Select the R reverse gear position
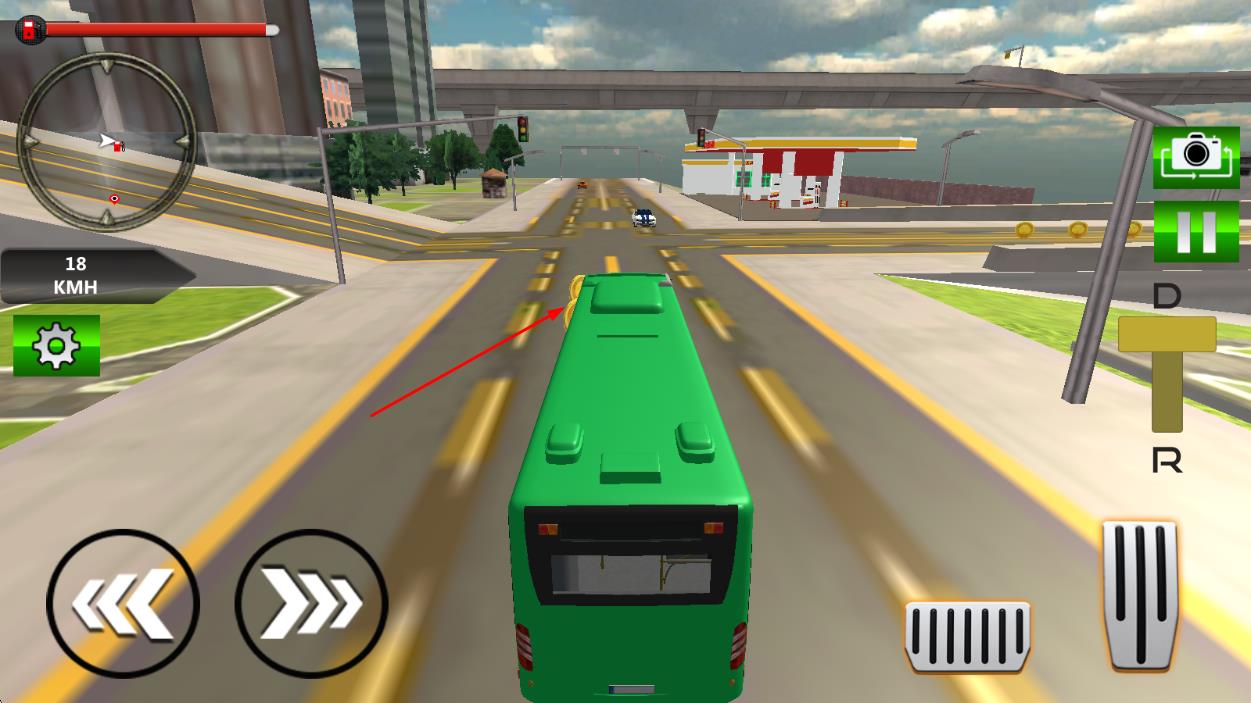Image resolution: width=1251 pixels, height=703 pixels. (1167, 461)
